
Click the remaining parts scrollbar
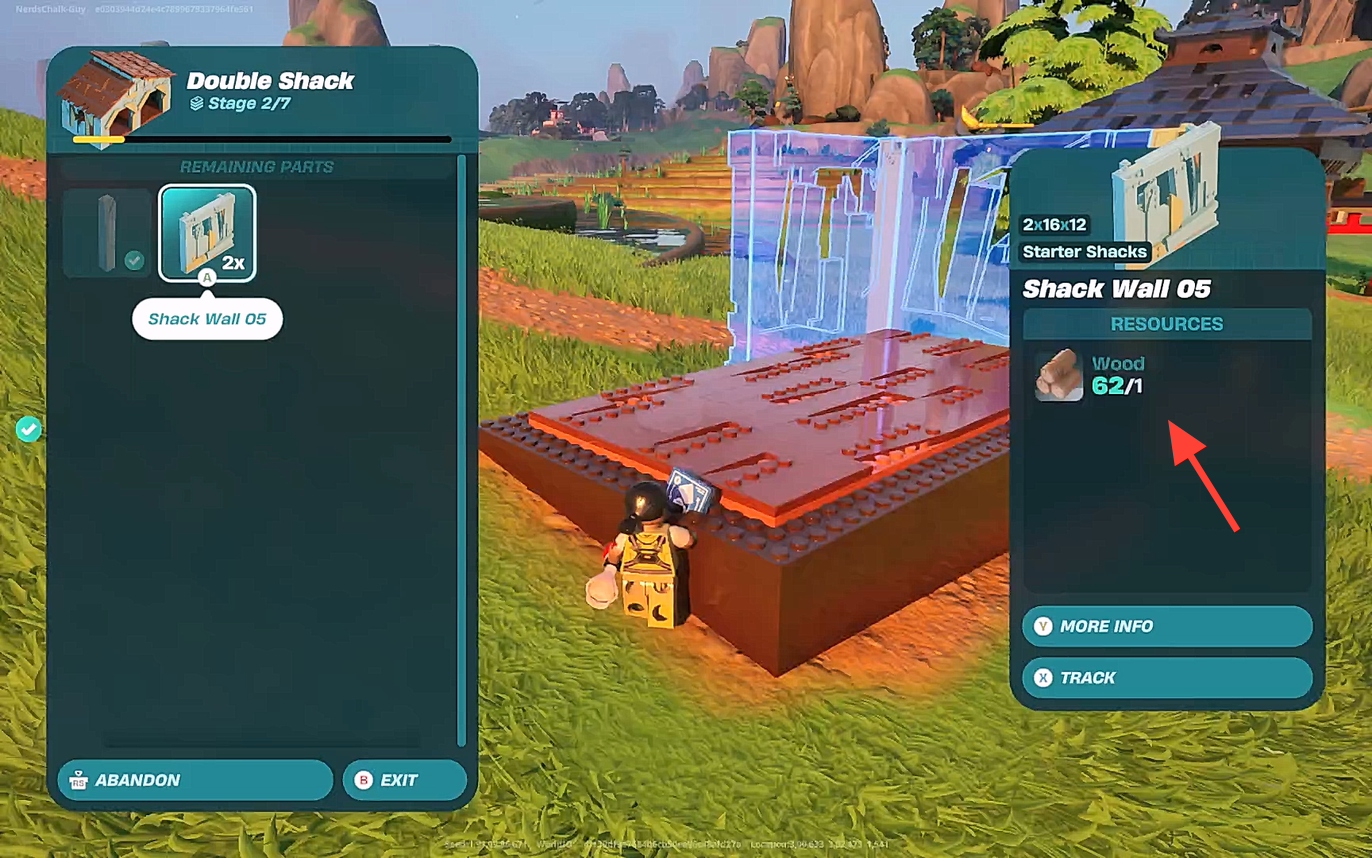point(461,450)
